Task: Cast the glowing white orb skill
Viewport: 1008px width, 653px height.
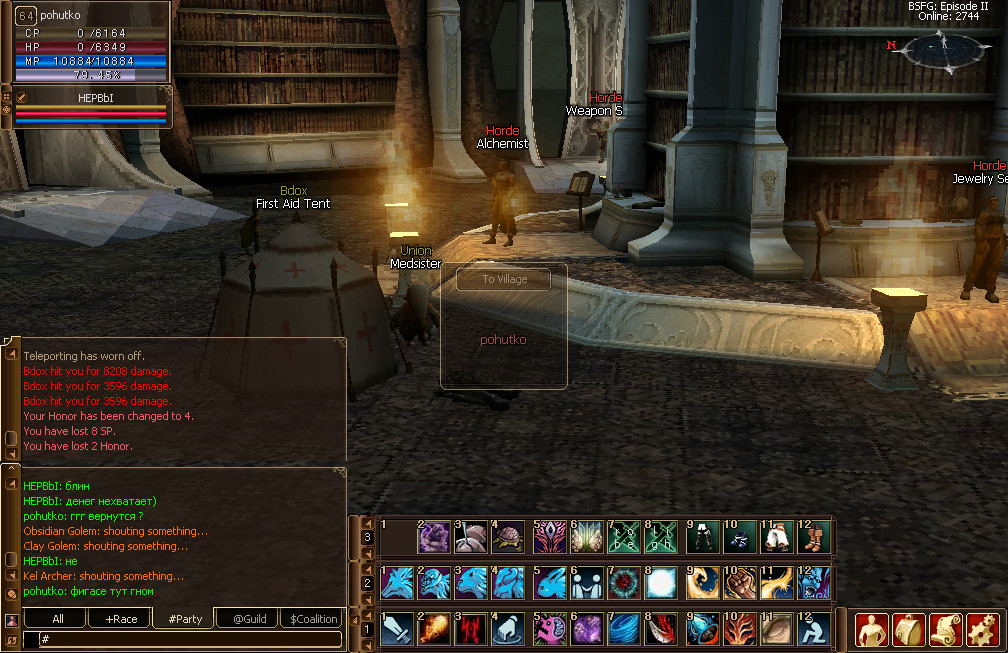Action: (x=663, y=582)
